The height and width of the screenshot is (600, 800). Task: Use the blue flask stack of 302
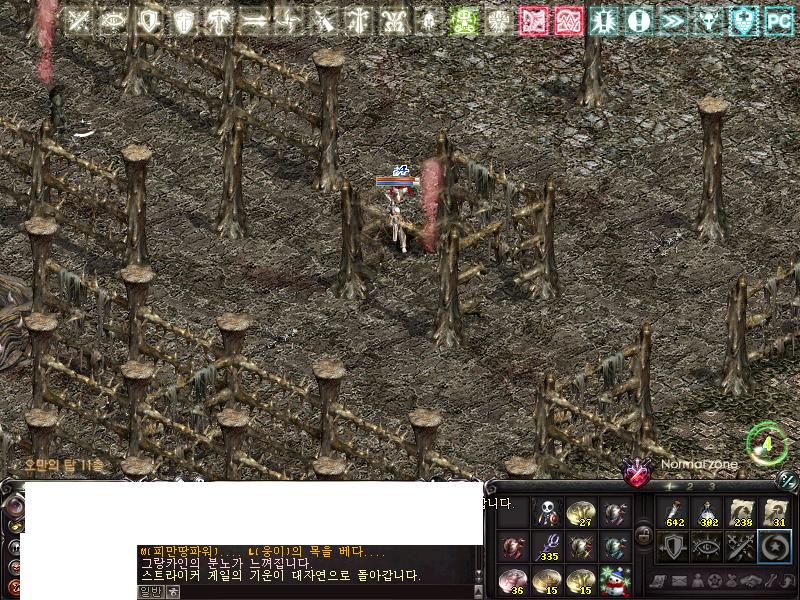[x=708, y=514]
